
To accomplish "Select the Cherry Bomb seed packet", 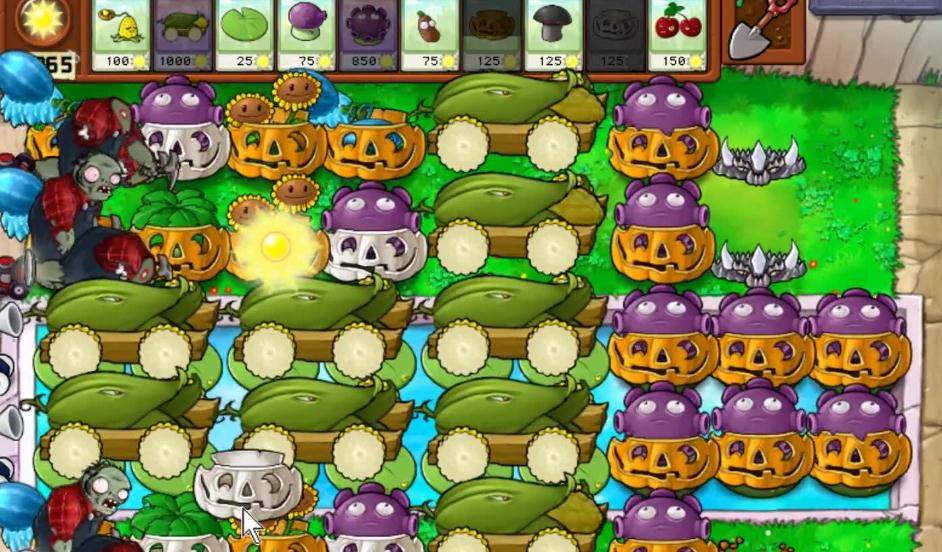I will (678, 34).
